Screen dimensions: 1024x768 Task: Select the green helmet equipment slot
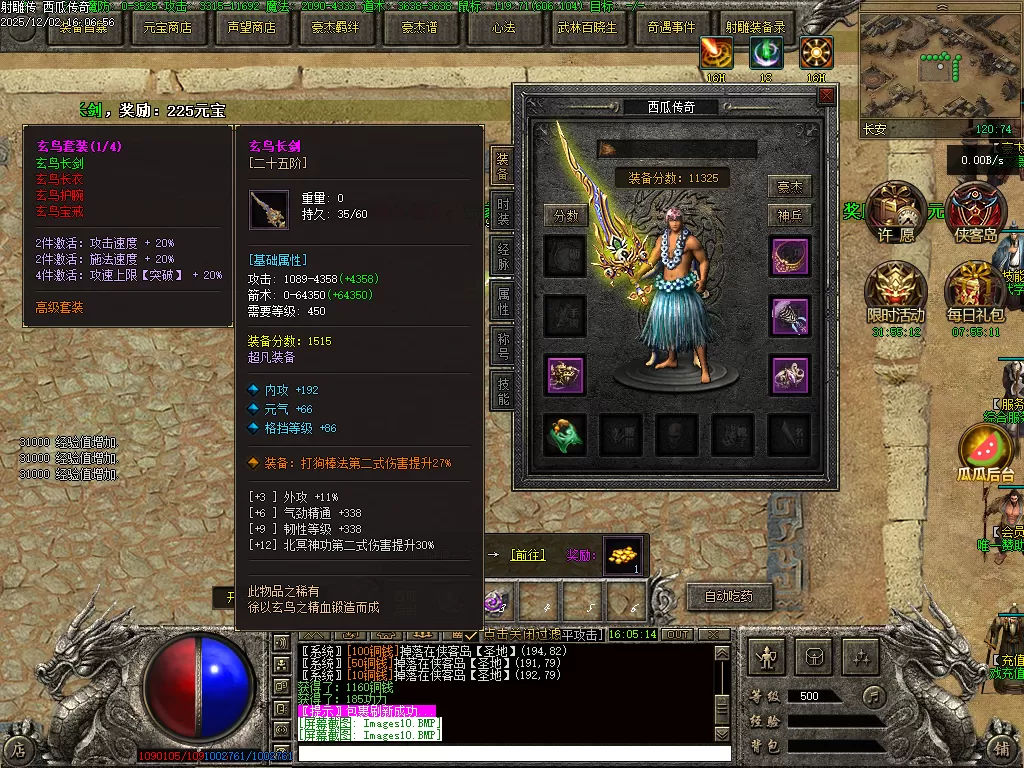point(565,434)
